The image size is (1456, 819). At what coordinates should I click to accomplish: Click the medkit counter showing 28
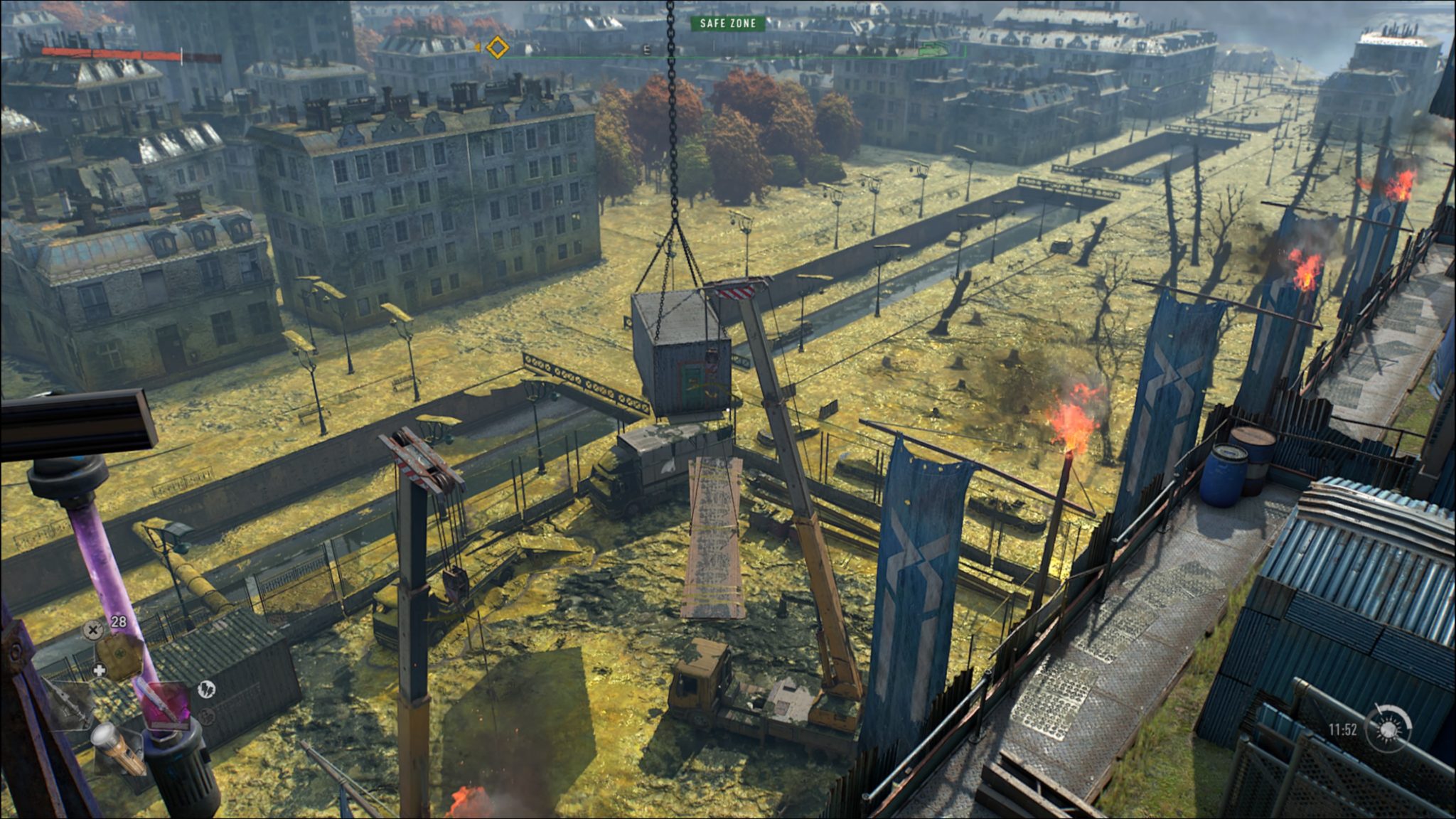pos(117,621)
